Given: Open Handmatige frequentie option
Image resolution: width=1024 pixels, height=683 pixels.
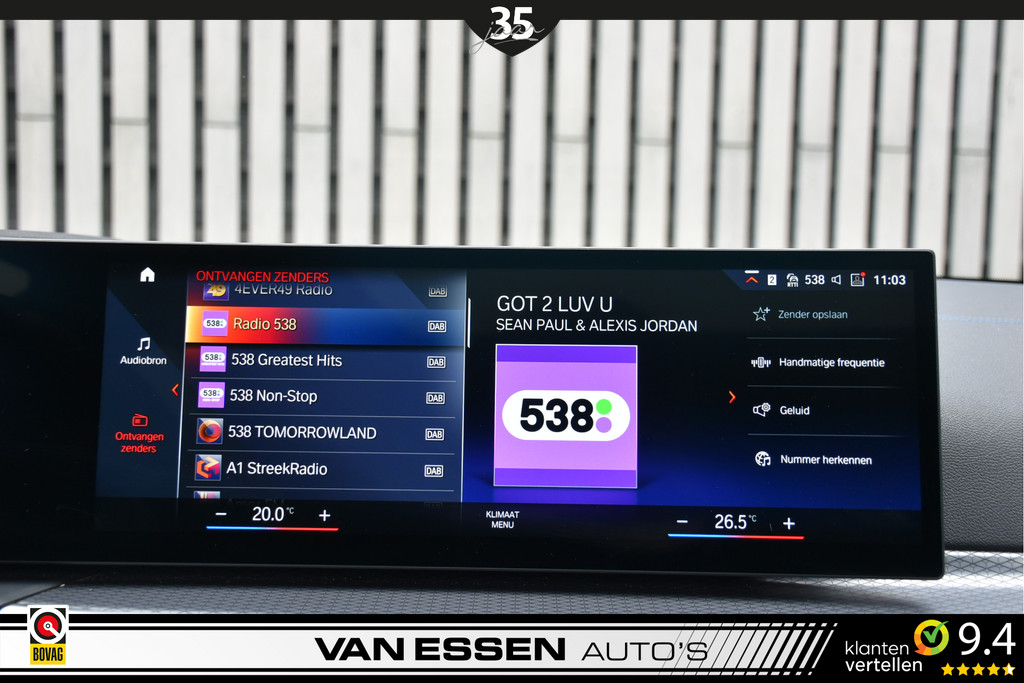Looking at the screenshot, I should [x=830, y=362].
